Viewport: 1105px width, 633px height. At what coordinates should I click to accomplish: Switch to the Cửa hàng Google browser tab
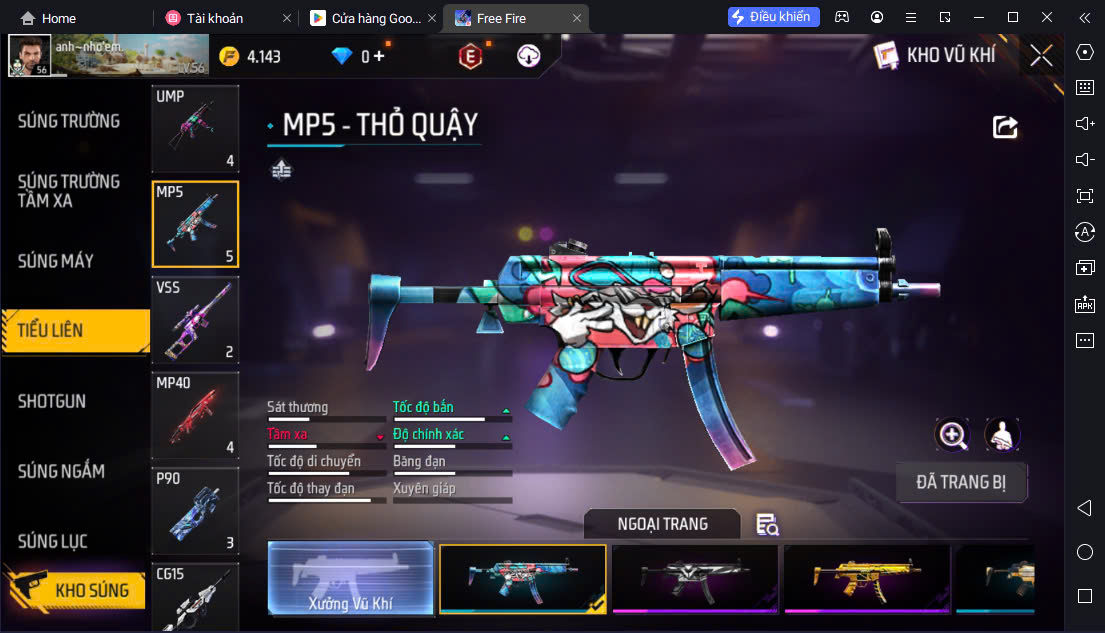pyautogui.click(x=375, y=18)
